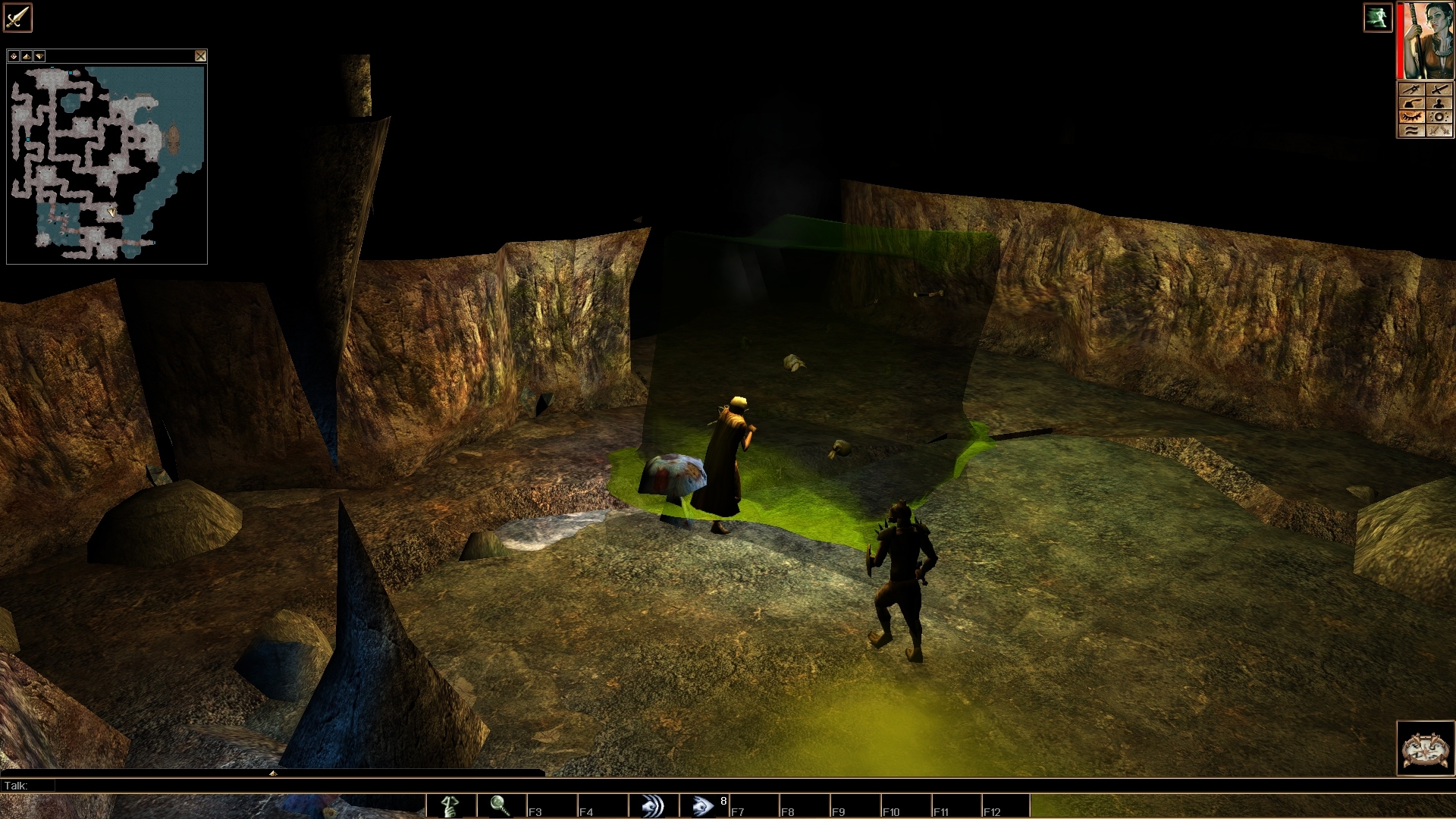Activate the Stealth hush-hand quickslot
This screenshot has width=1456, height=819.
449,805
